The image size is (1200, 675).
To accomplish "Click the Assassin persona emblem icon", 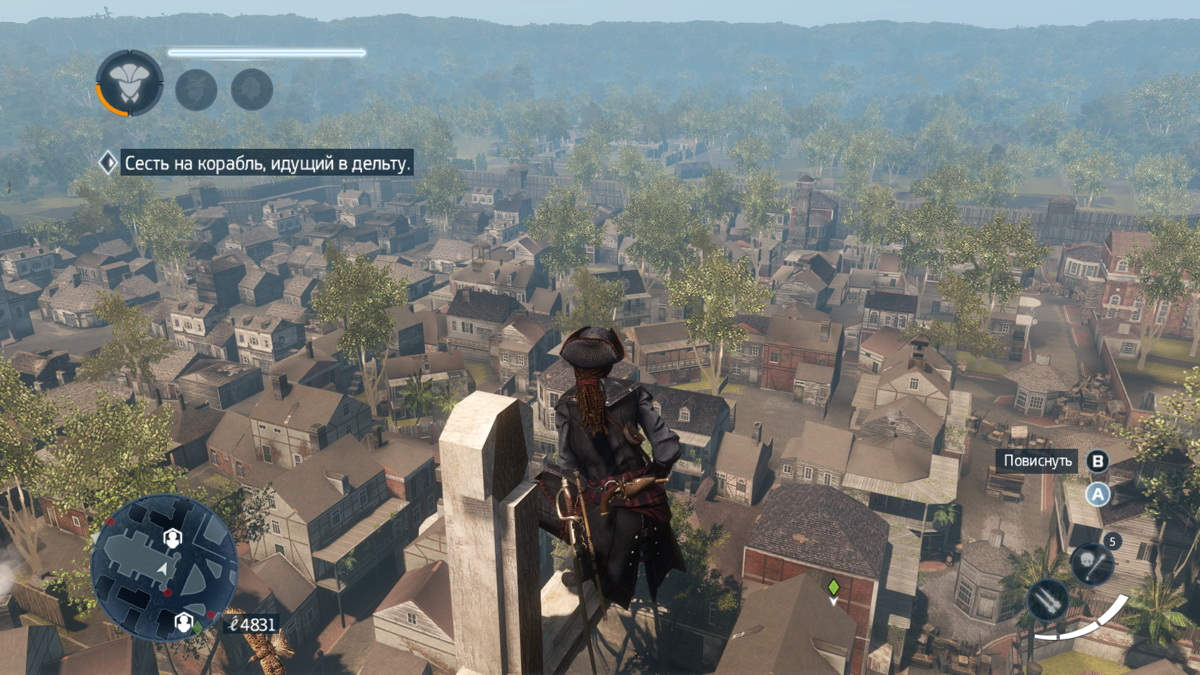I will pos(129,83).
